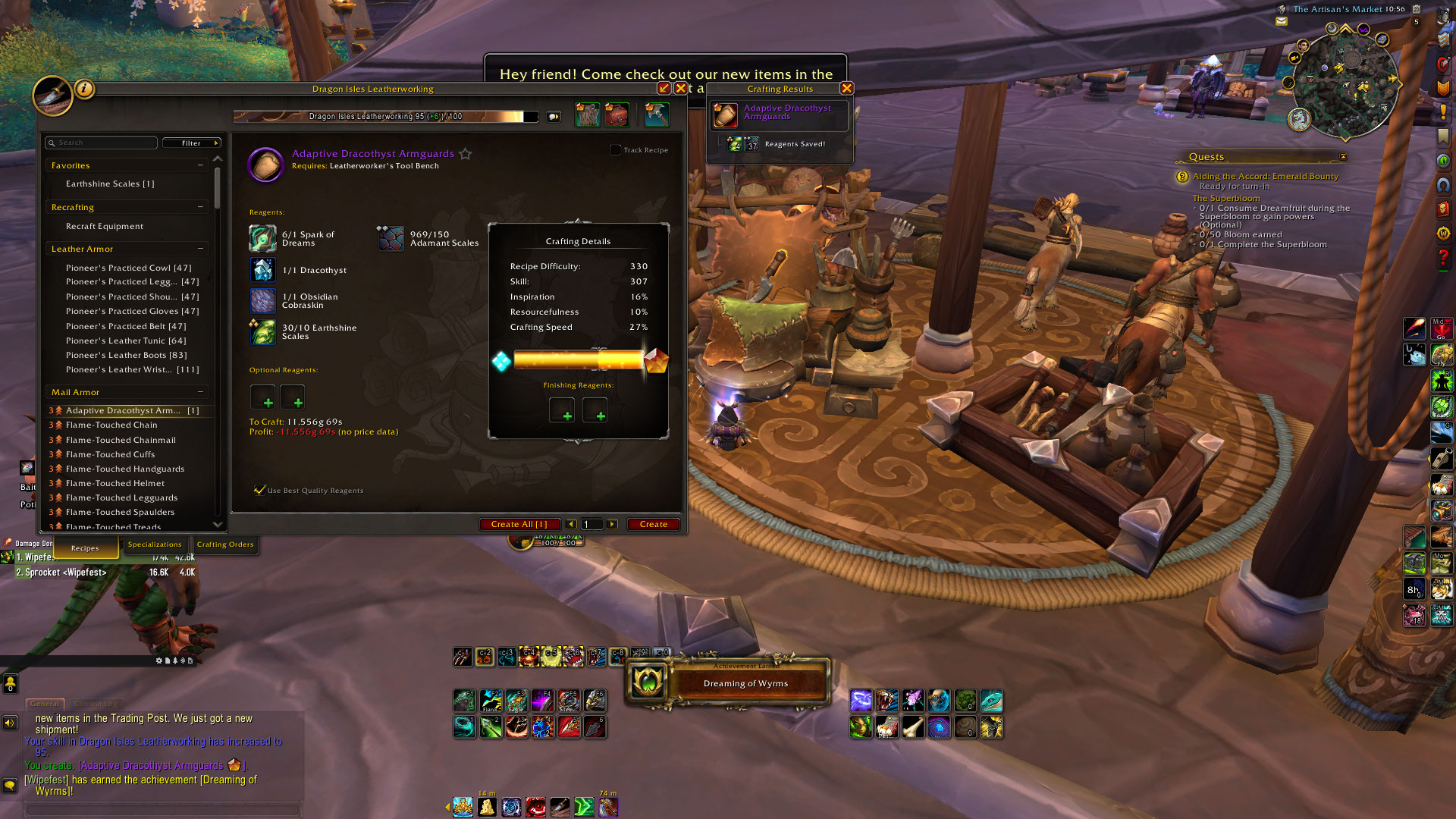Choose the Recraft Equipment entry
Image resolution: width=1456 pixels, height=819 pixels.
105,226
